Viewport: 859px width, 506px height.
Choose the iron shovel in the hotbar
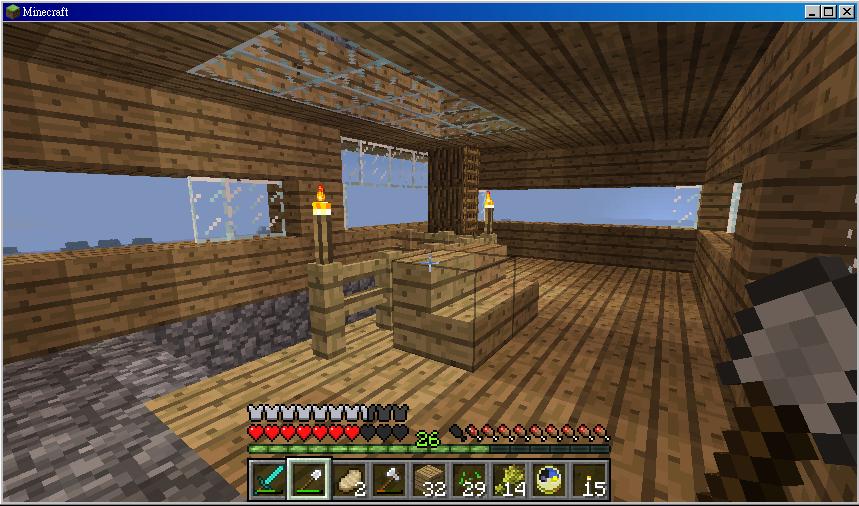(x=308, y=479)
